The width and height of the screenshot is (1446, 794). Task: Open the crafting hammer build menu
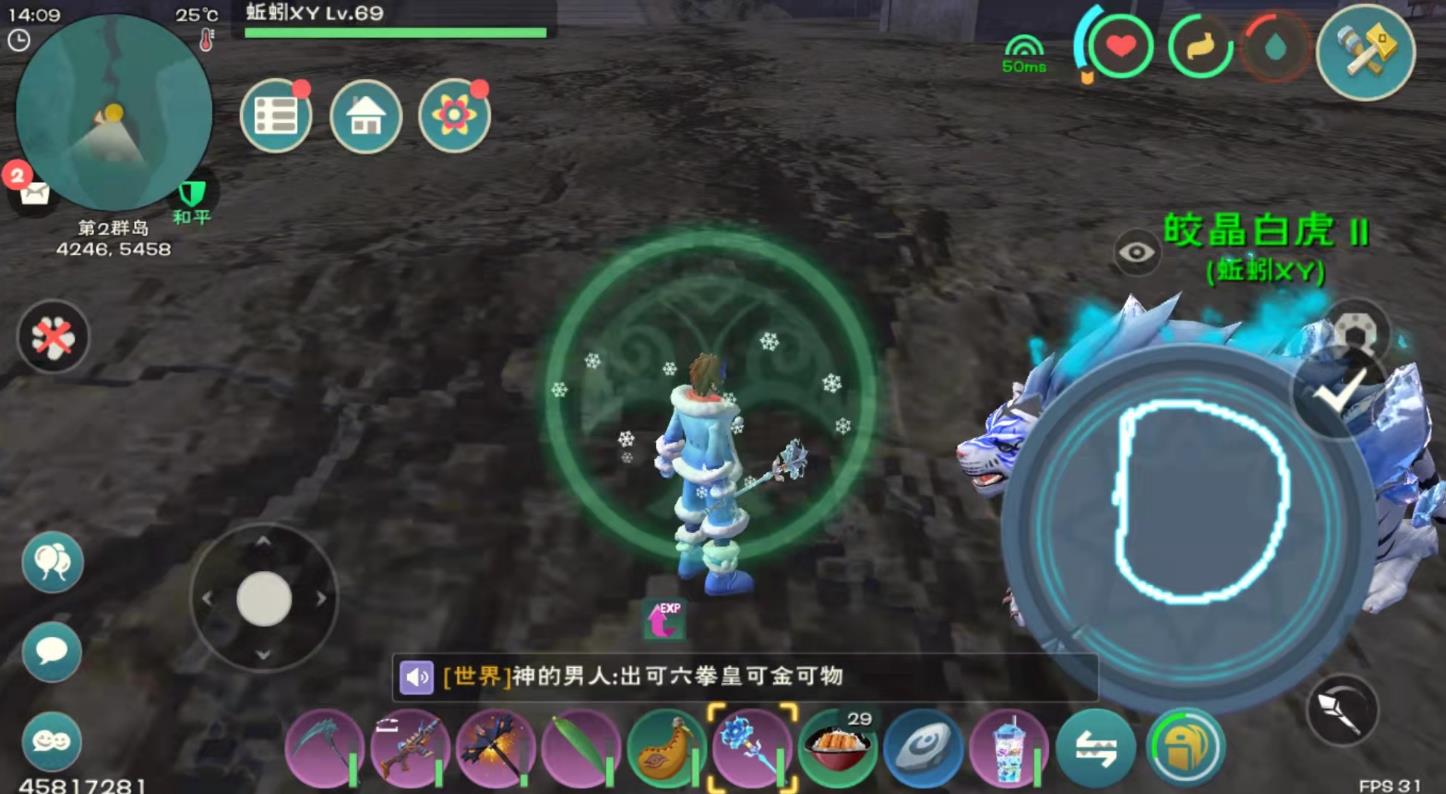click(1365, 52)
